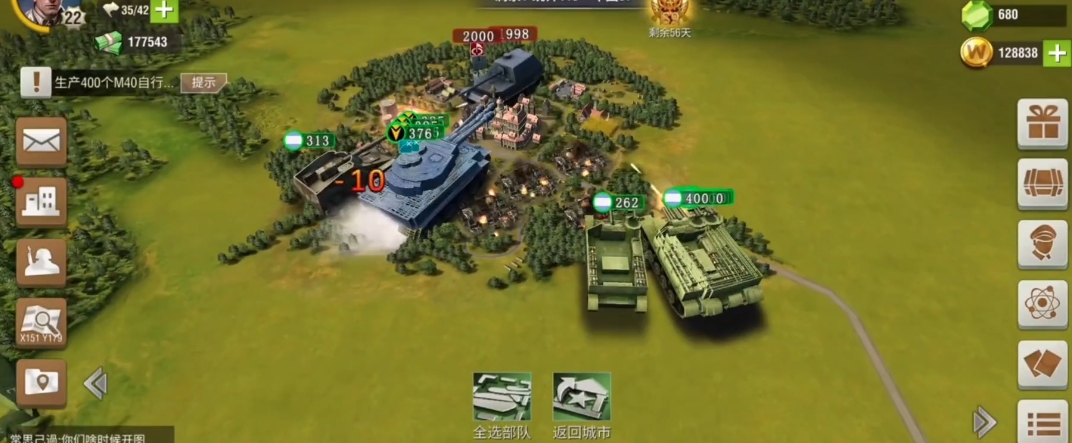Click the 提示 hint button
The height and width of the screenshot is (443, 1072).
pyautogui.click(x=203, y=82)
